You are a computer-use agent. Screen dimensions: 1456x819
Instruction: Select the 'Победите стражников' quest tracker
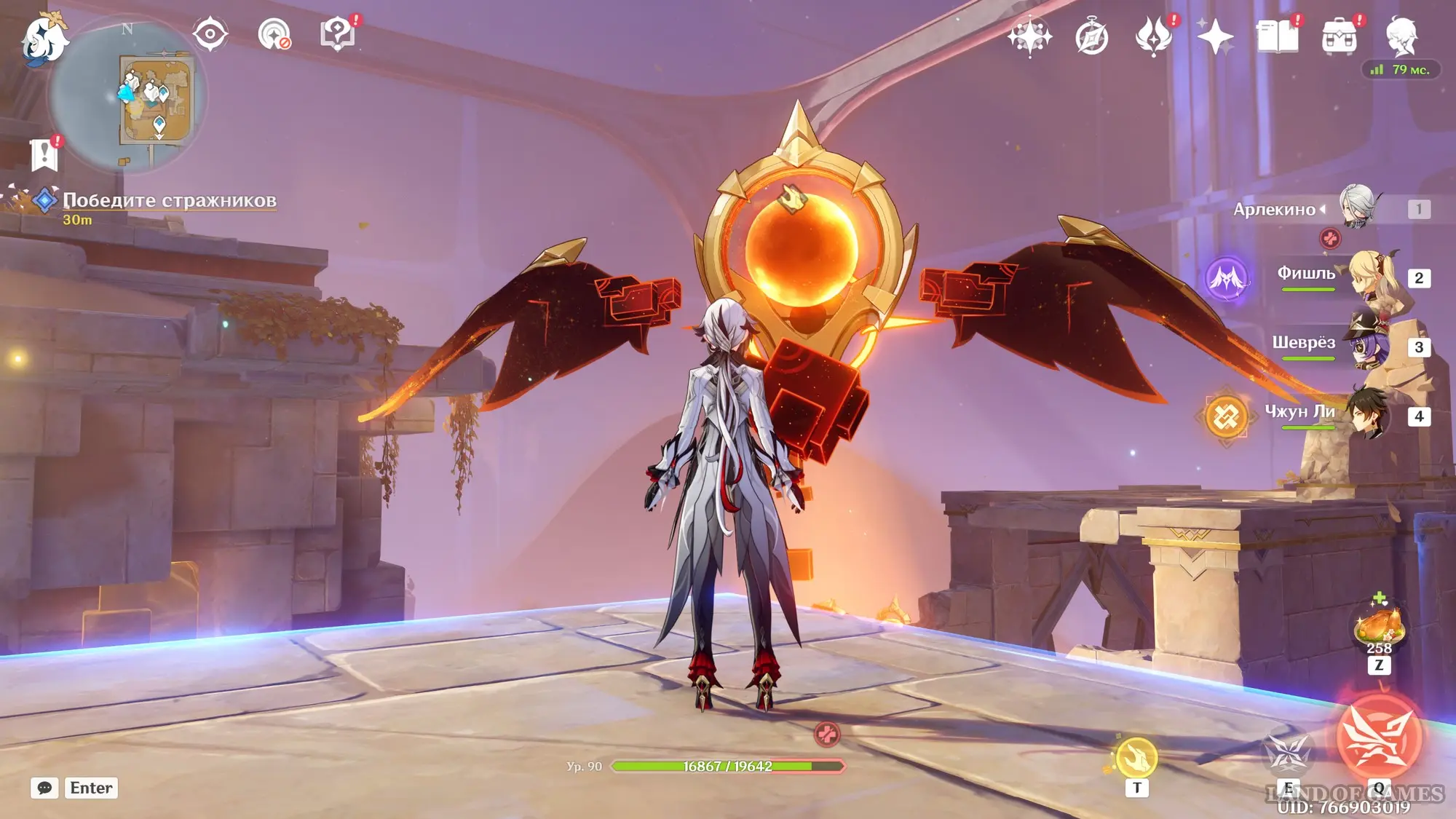pos(169,201)
